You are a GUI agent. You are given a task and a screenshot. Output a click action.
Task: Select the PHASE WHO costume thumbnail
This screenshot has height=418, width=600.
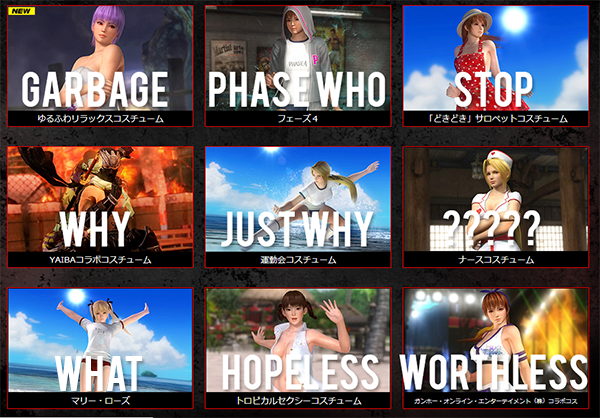click(x=297, y=62)
